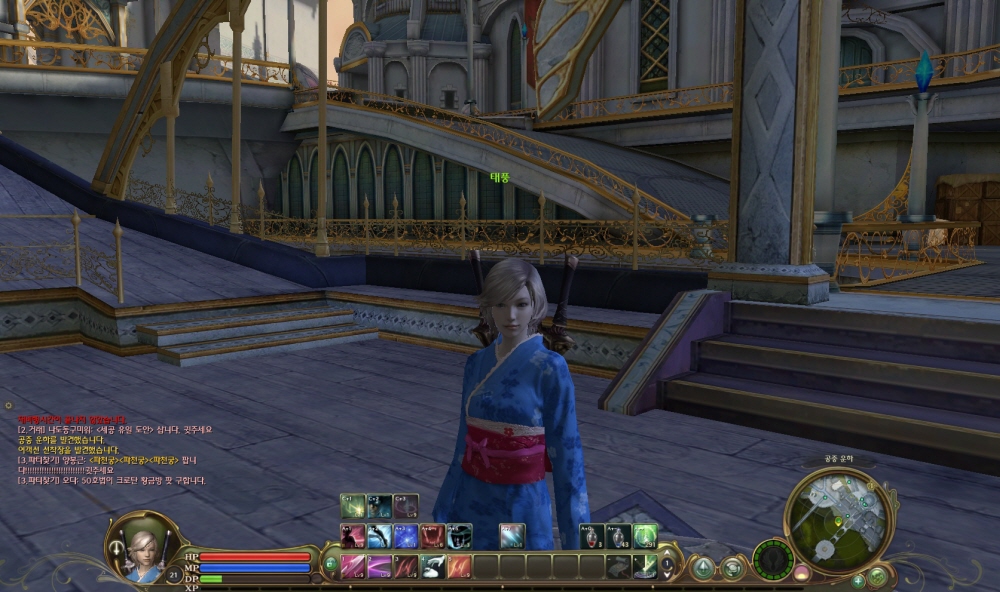Viewport: 1000px width, 592px height.
Task: Use the potion flask with count 43
Action: [x=619, y=537]
